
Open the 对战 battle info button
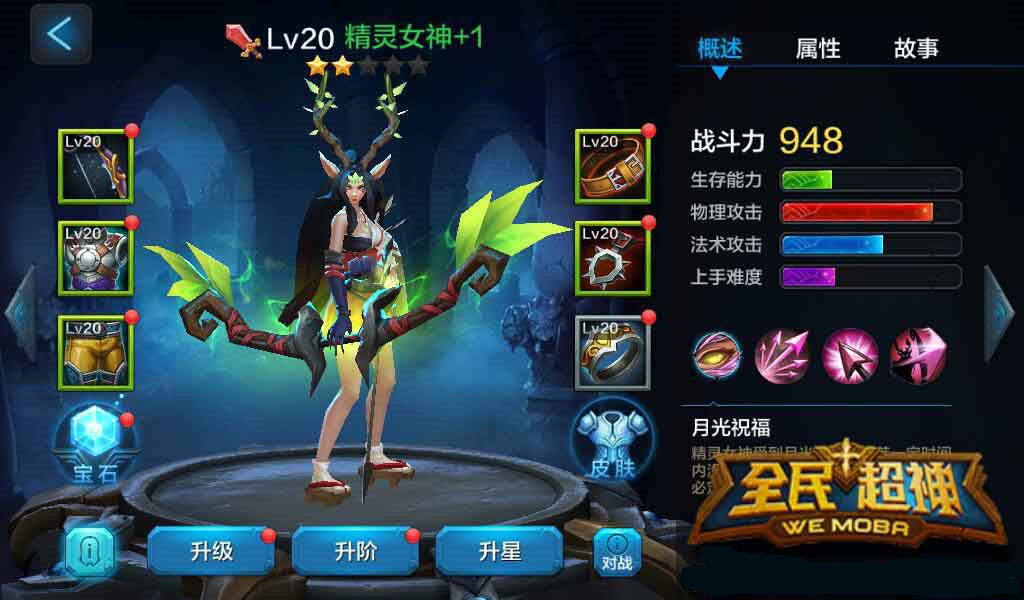[x=617, y=552]
